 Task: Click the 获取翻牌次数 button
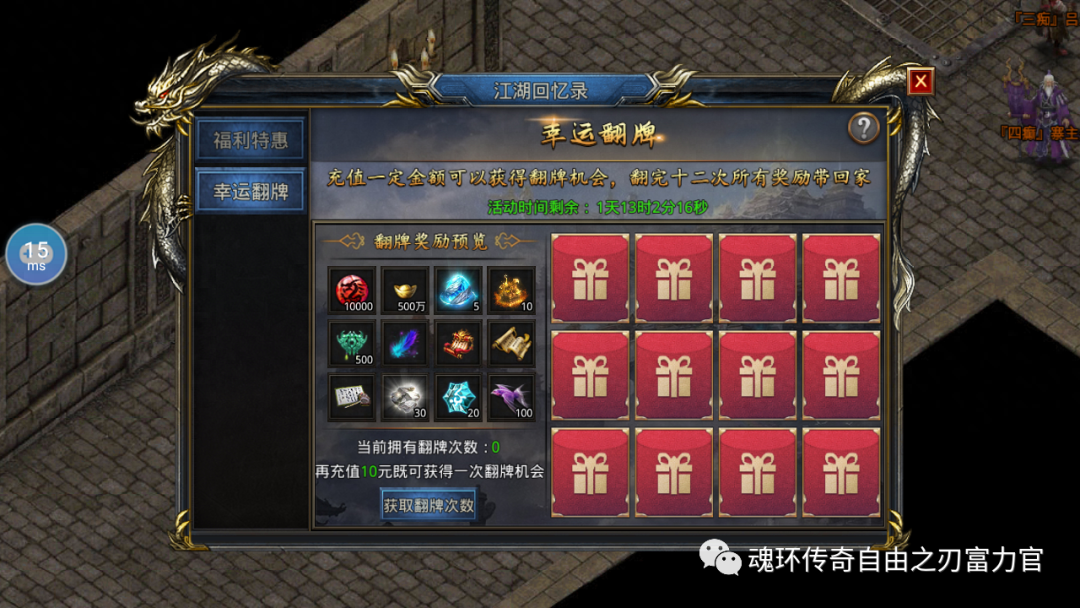pos(429,506)
